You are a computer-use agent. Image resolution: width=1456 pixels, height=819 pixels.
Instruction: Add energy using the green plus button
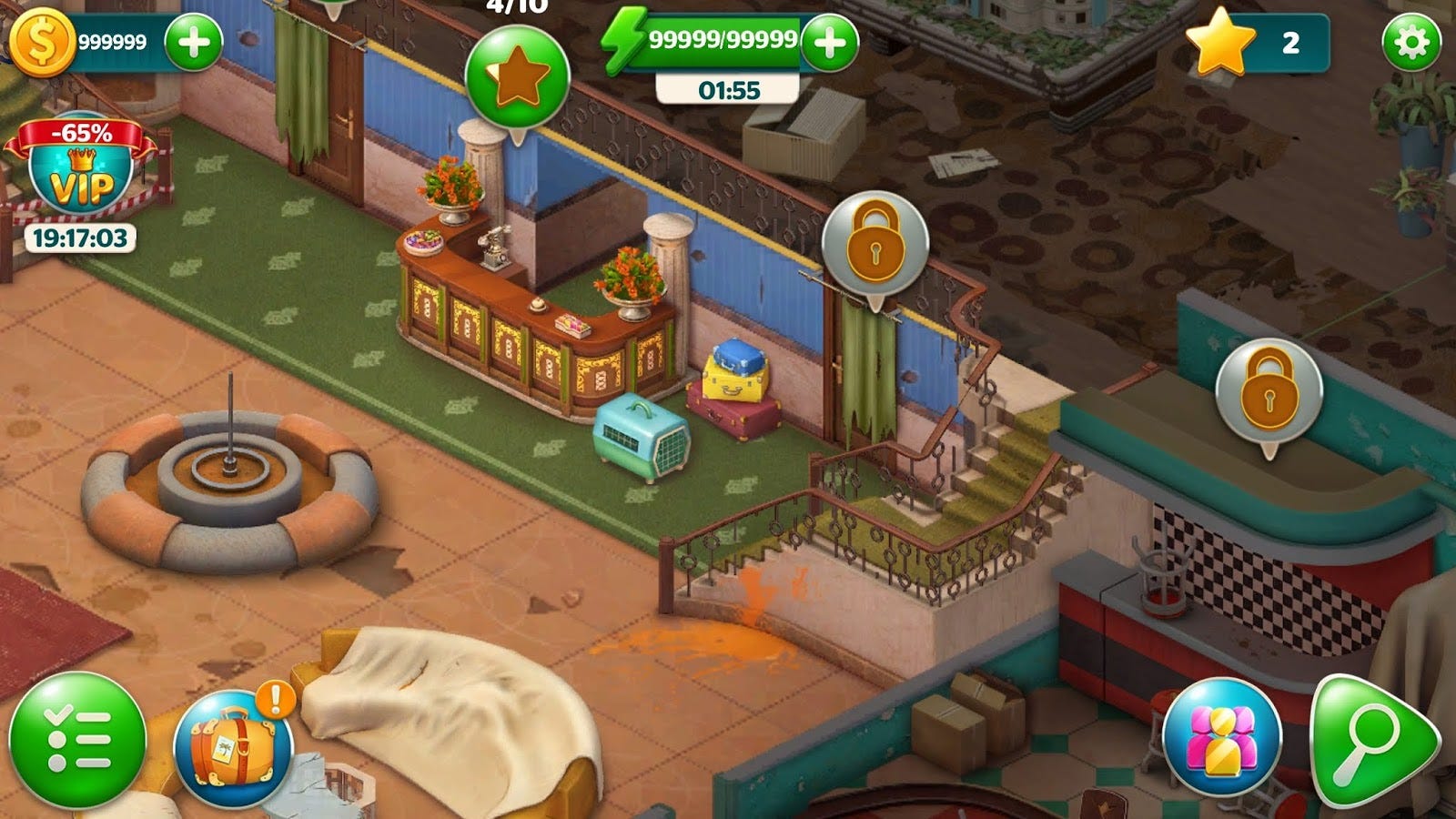click(828, 43)
